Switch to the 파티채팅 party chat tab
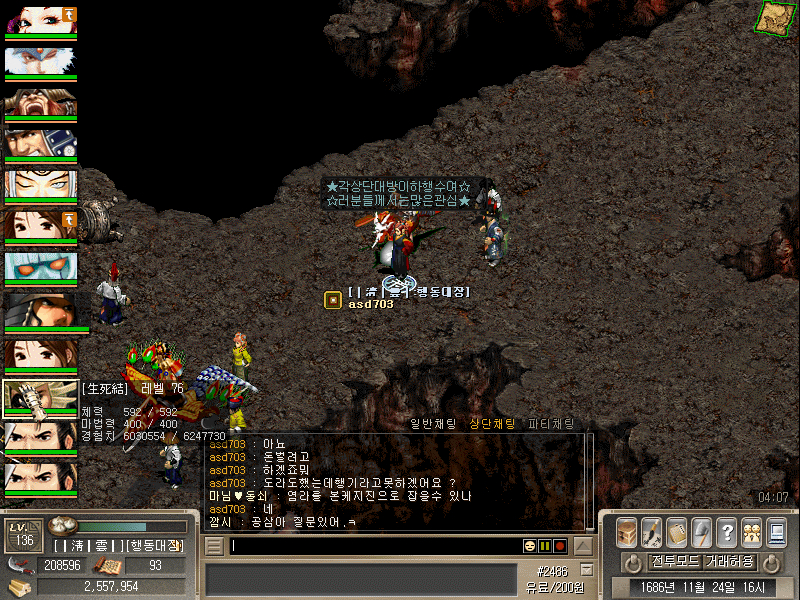 pyautogui.click(x=551, y=424)
